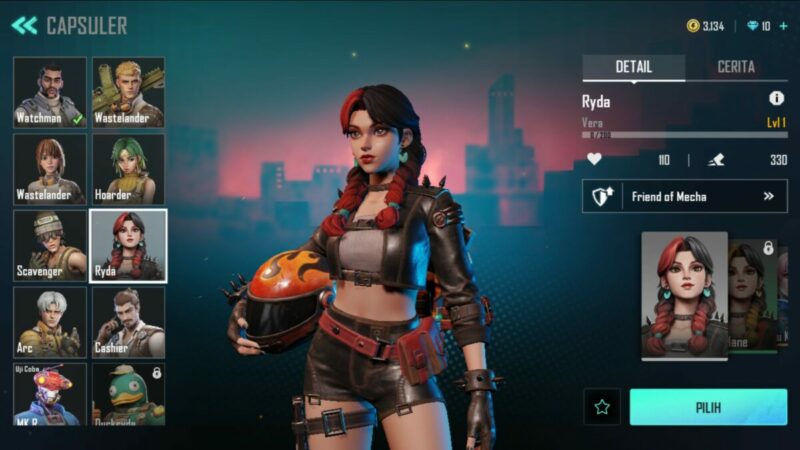Confirm selection with the Pilih button
The image size is (800, 450).
708,407
